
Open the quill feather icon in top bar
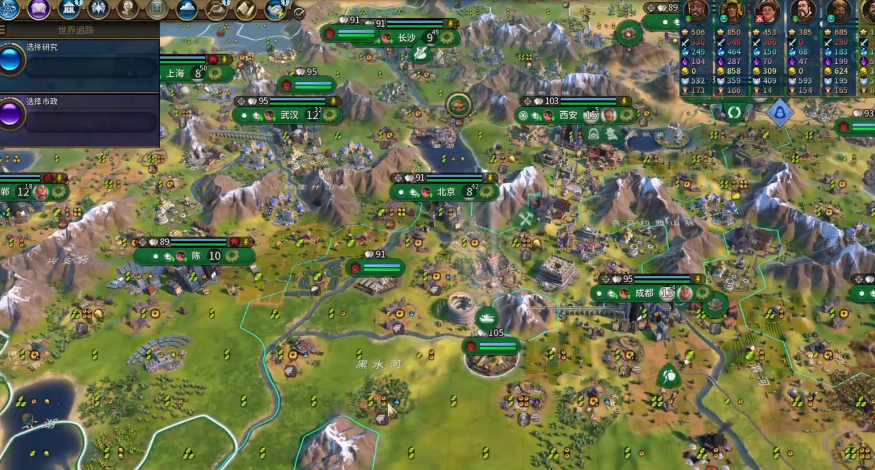(217, 9)
